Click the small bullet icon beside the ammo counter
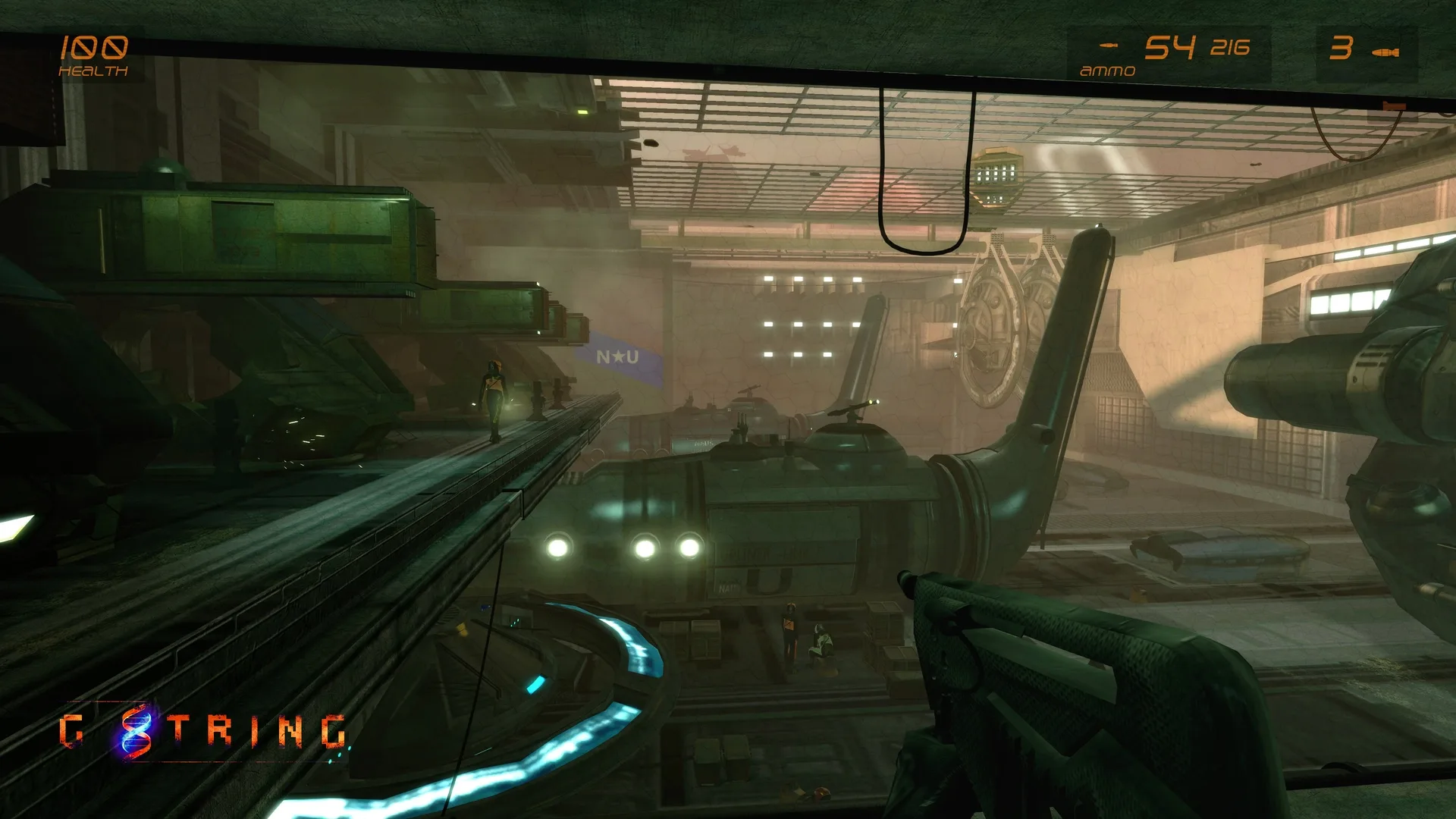The width and height of the screenshot is (1456, 819). tap(1109, 44)
